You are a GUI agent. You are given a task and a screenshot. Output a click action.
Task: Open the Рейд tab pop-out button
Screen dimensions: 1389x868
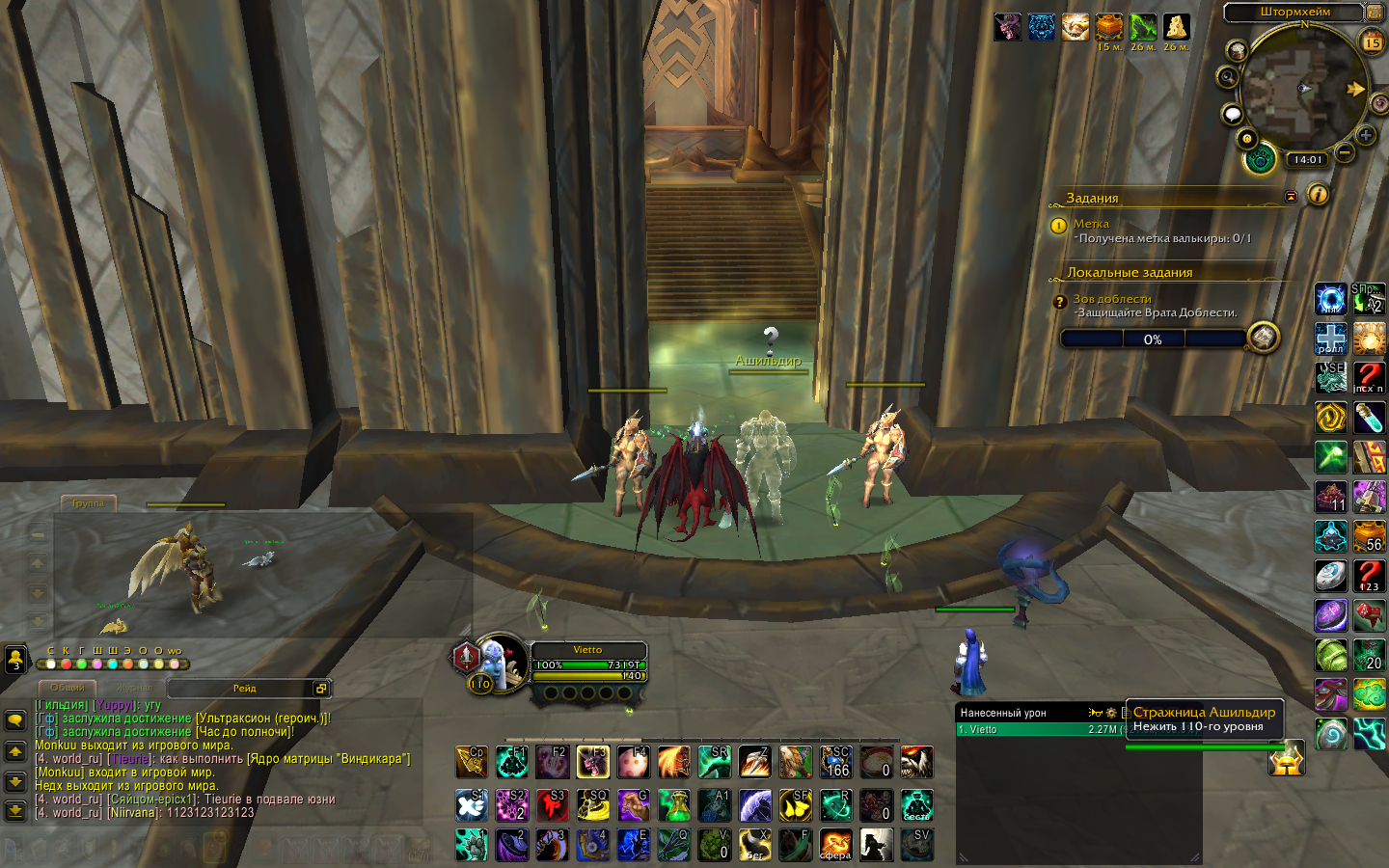[320, 688]
